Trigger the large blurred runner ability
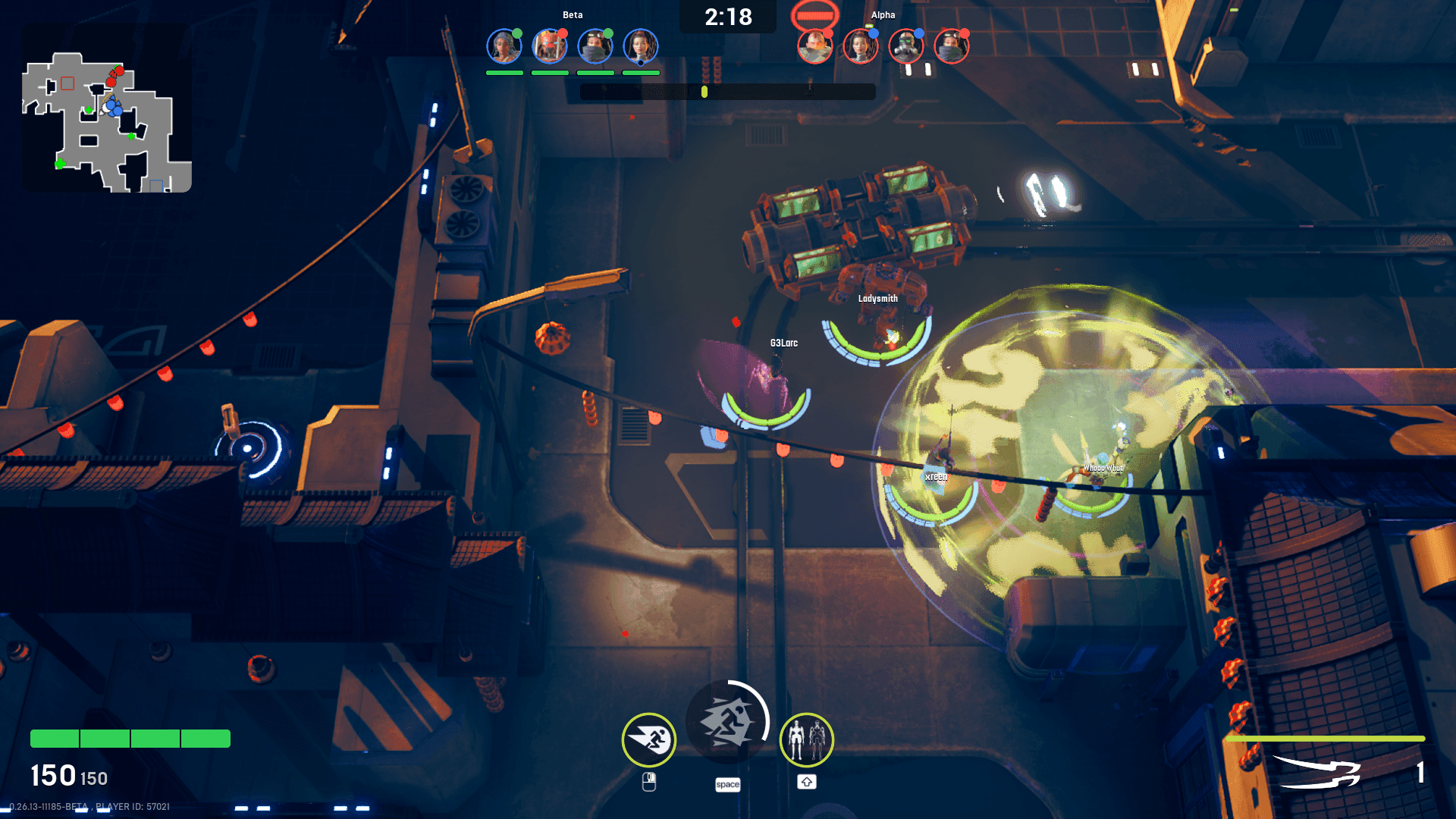The width and height of the screenshot is (1456, 819). tap(727, 722)
